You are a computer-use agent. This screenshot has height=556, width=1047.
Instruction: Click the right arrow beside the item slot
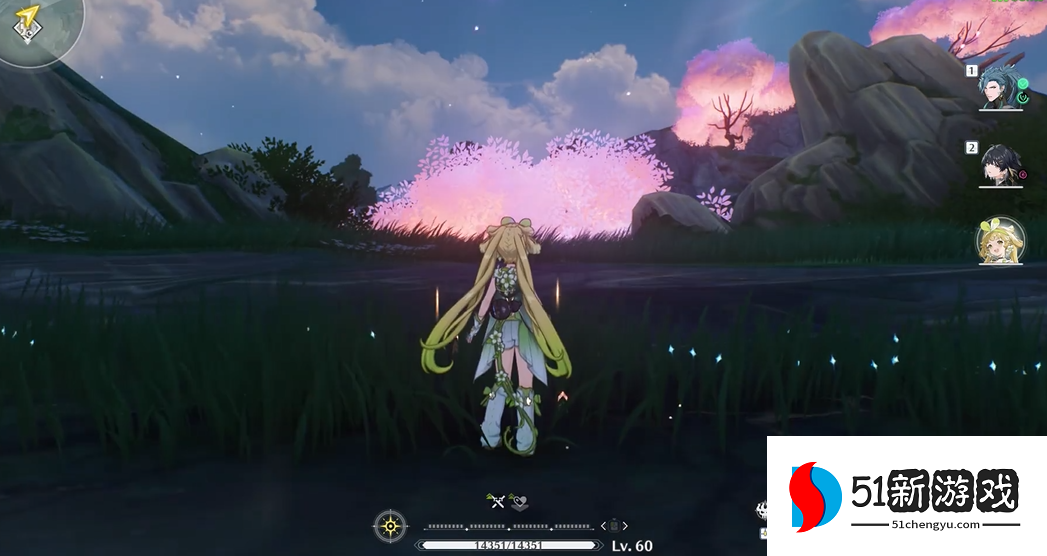626,525
